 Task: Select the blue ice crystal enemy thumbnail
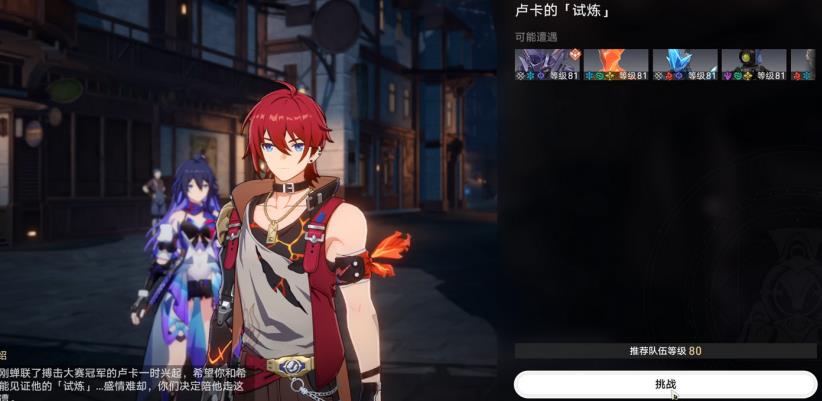[685, 64]
